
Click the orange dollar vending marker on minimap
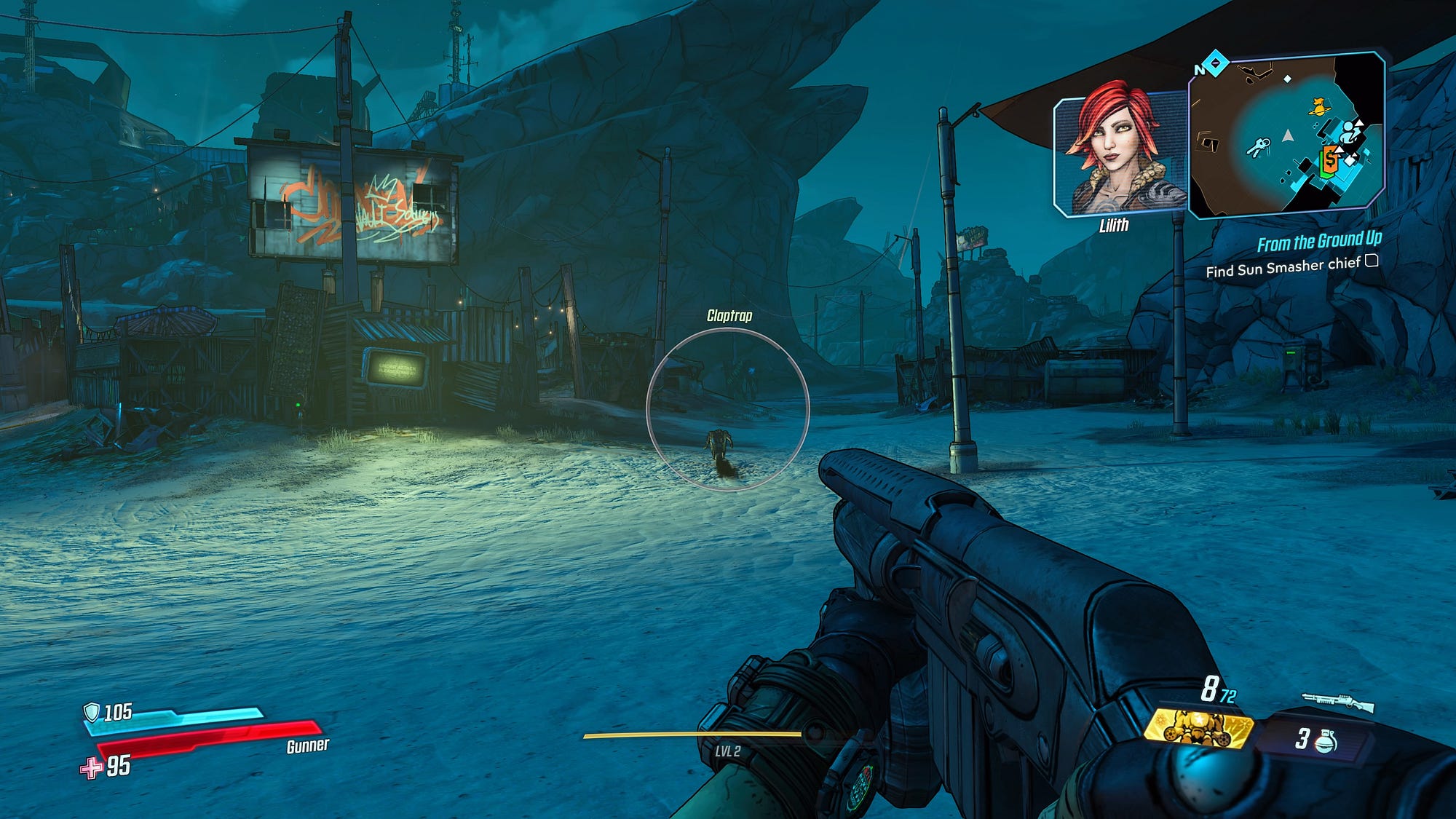pyautogui.click(x=1330, y=159)
